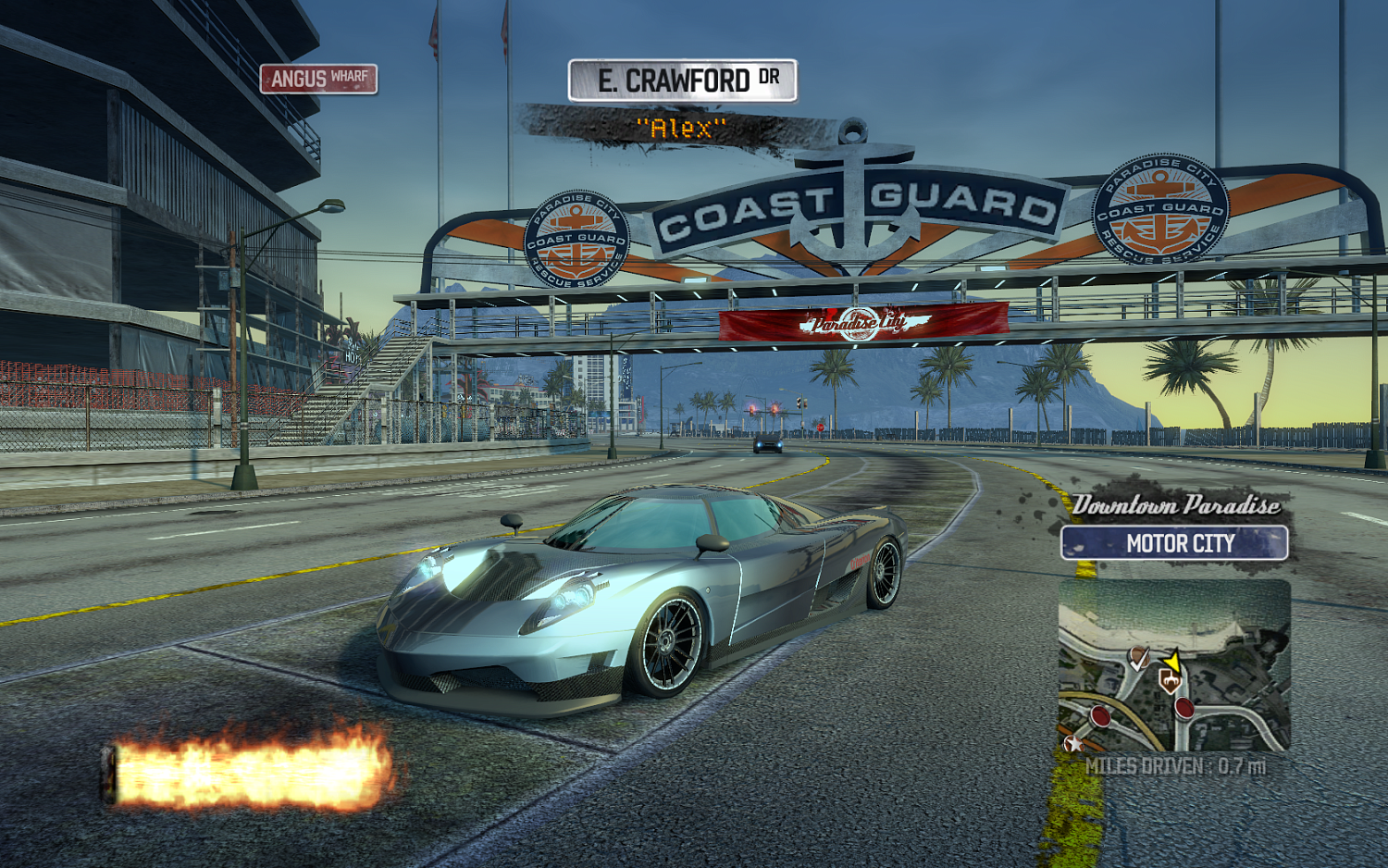Click the MILES DRIVEN counter text
Screen dimensions: 1388x868
[x=1177, y=766]
